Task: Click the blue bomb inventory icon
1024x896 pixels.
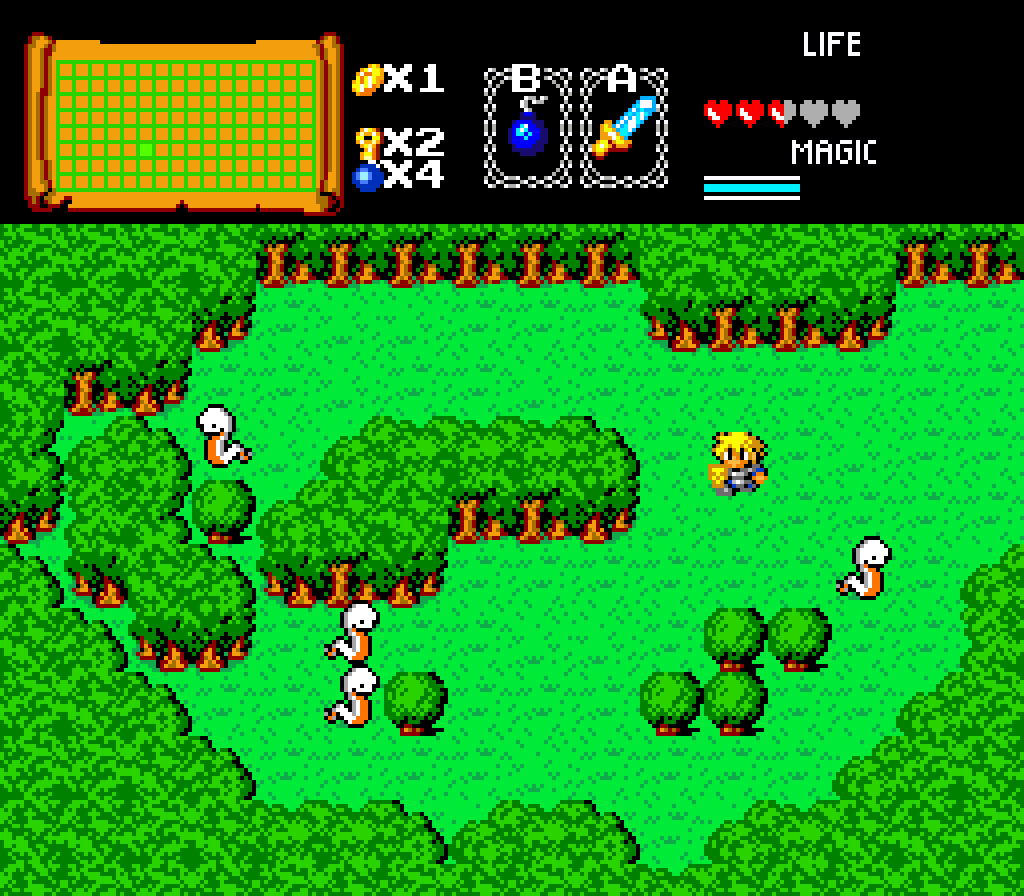Action: click(367, 177)
